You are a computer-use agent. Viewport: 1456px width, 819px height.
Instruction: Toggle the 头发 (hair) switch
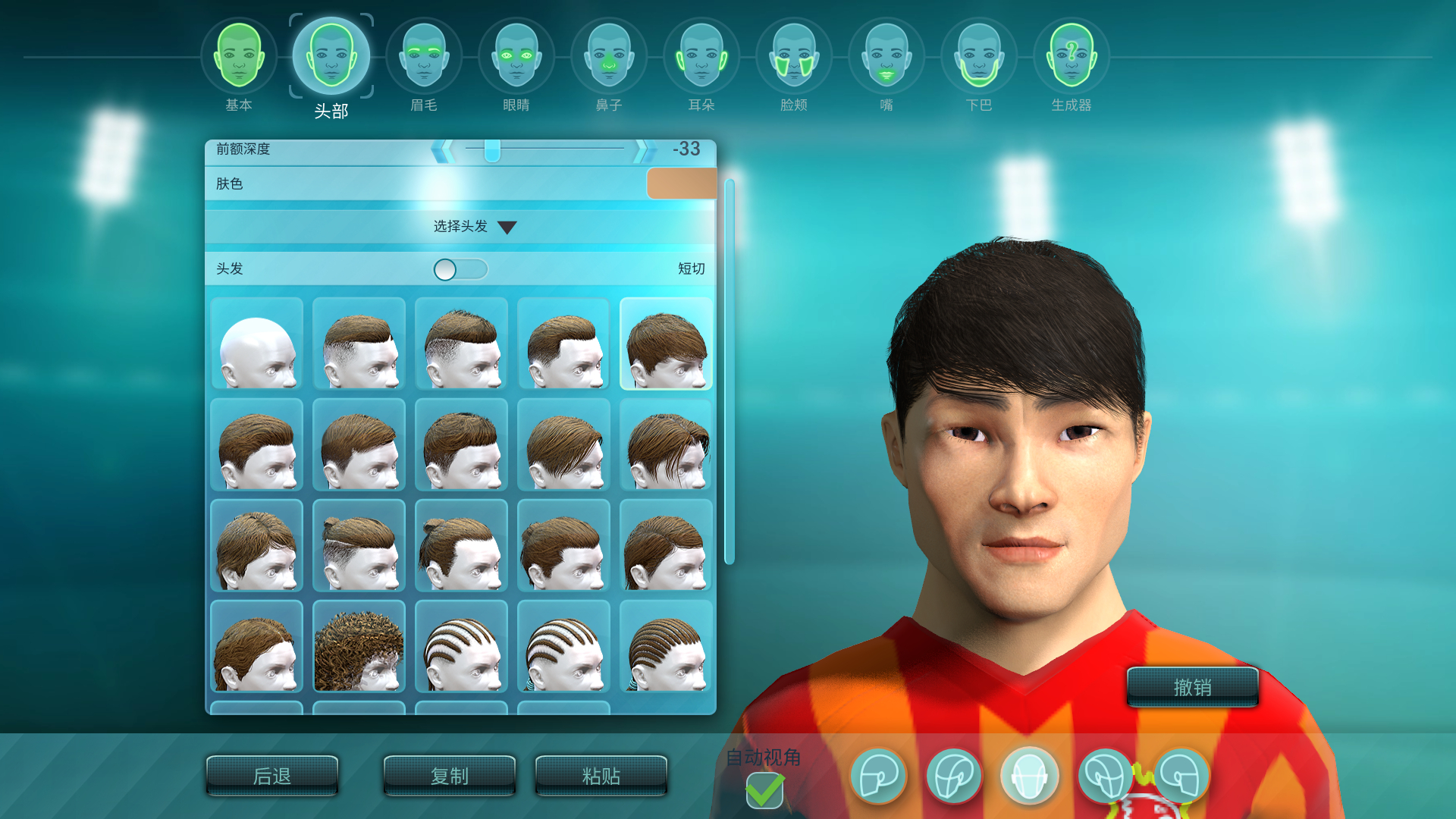pyautogui.click(x=460, y=270)
